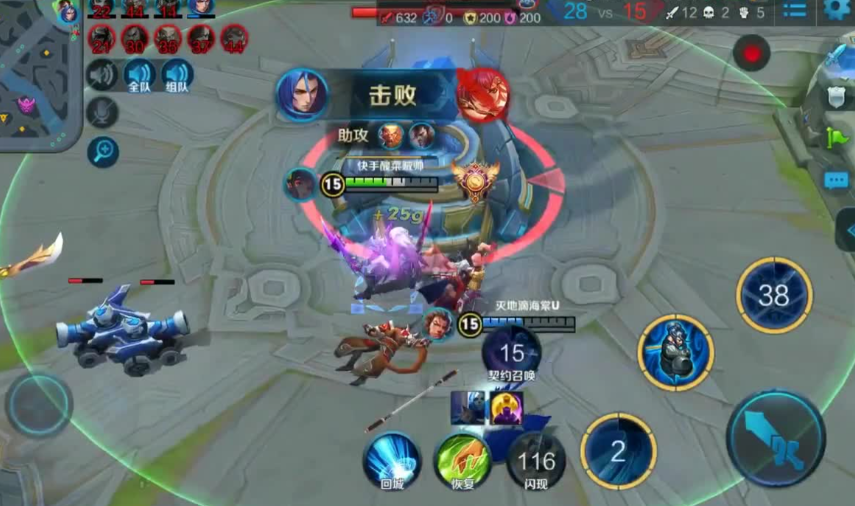The image size is (855, 506).
Task: Trigger the 契约召唤 summon ability
Action: coord(511,354)
